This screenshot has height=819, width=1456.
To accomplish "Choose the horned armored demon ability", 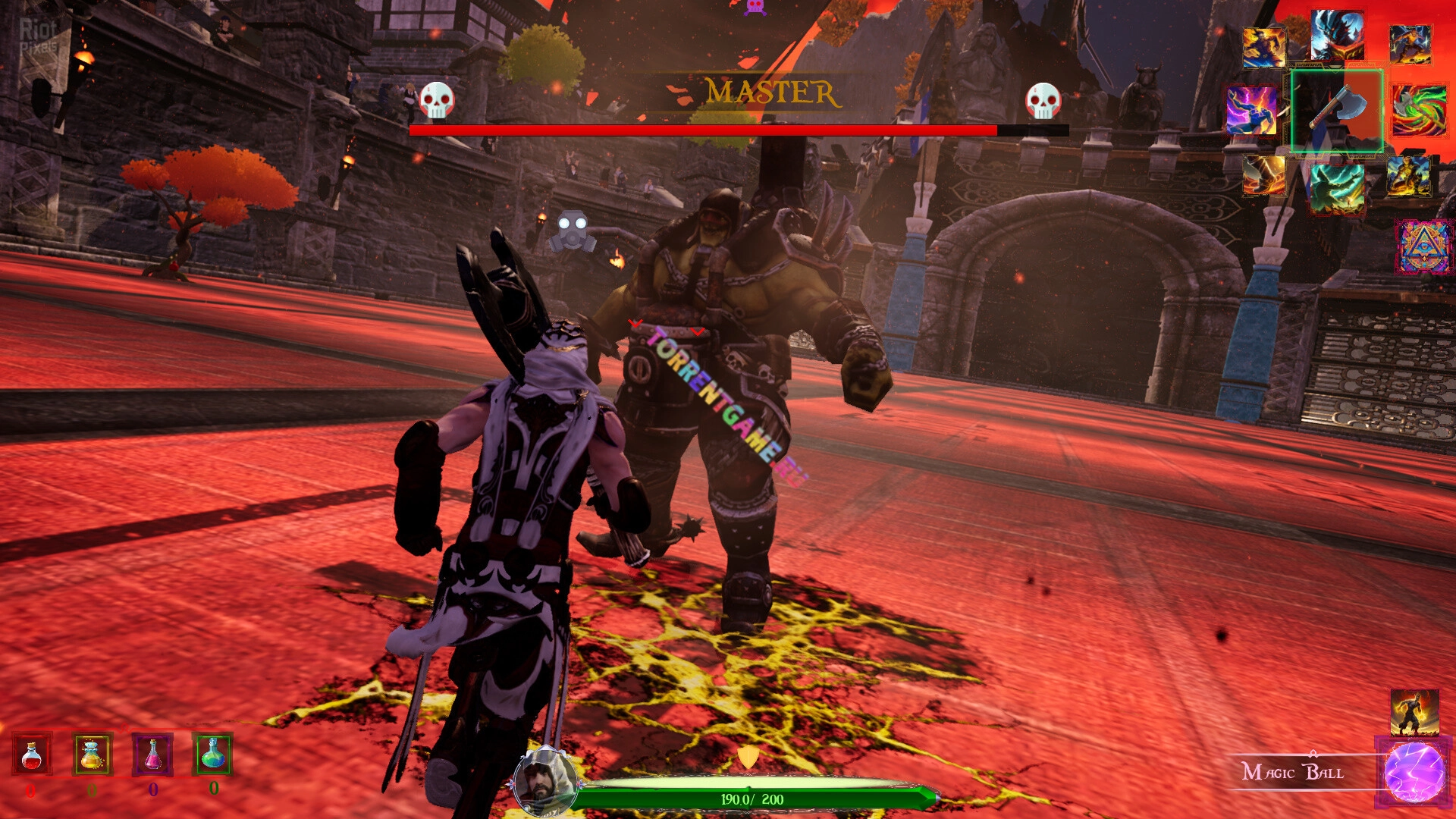I will tap(1337, 35).
